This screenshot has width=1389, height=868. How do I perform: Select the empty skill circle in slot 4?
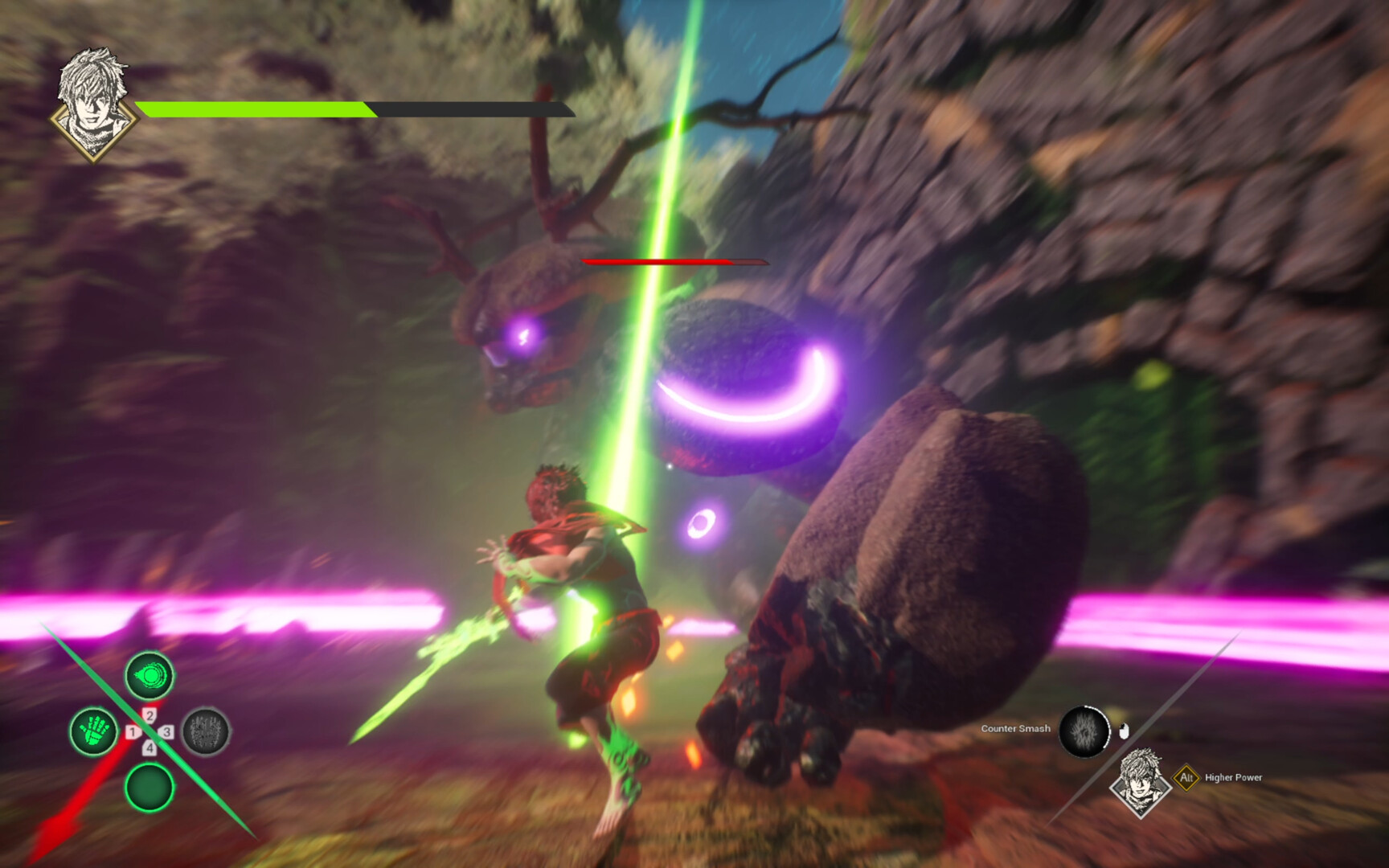point(149,788)
